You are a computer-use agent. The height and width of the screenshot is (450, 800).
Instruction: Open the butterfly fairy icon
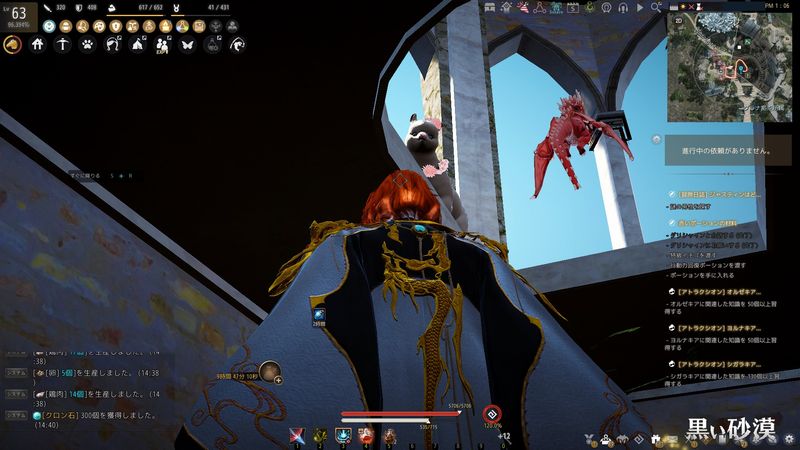coord(188,44)
